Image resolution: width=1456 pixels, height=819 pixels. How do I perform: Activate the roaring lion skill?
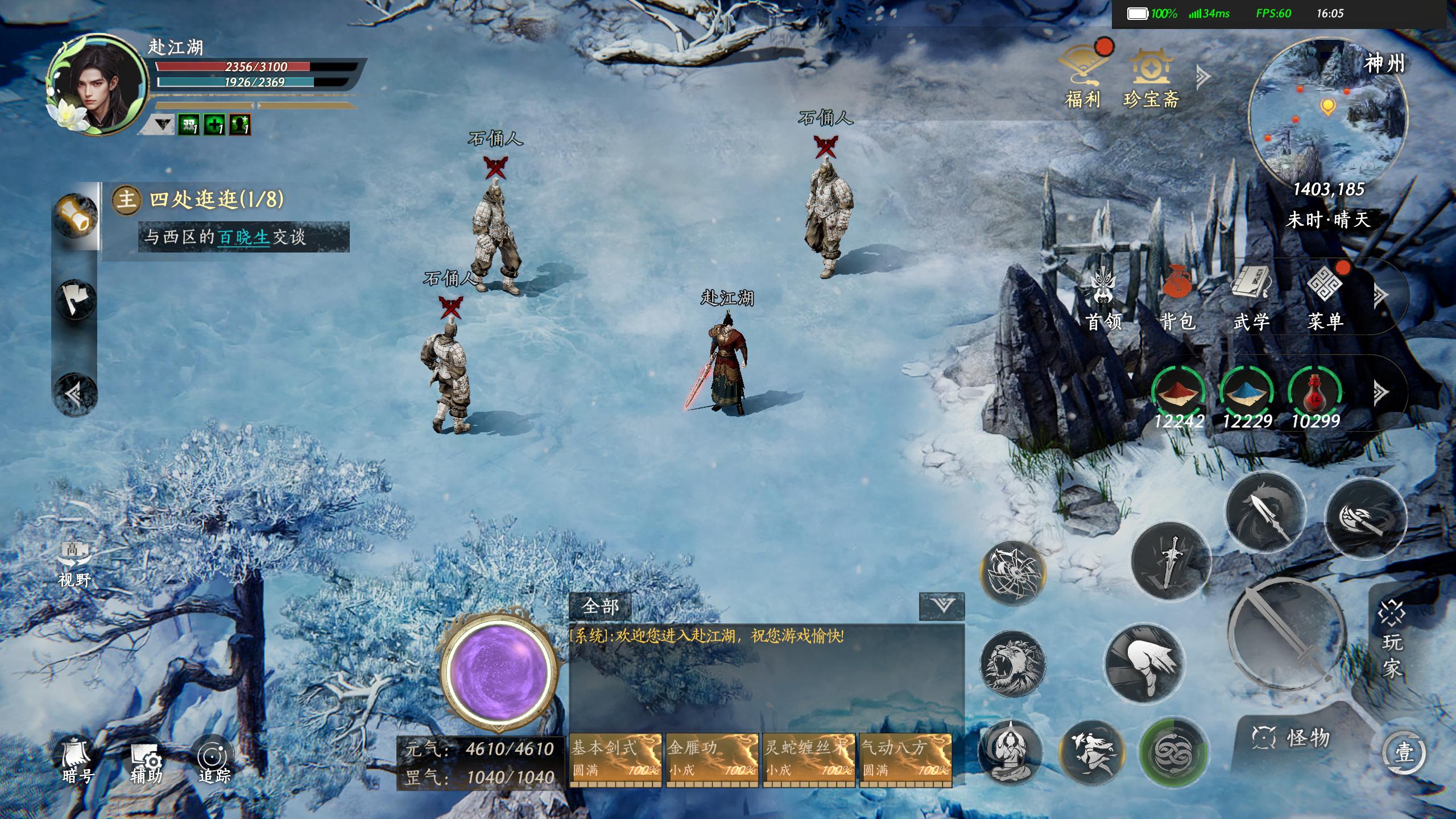coord(1012,664)
